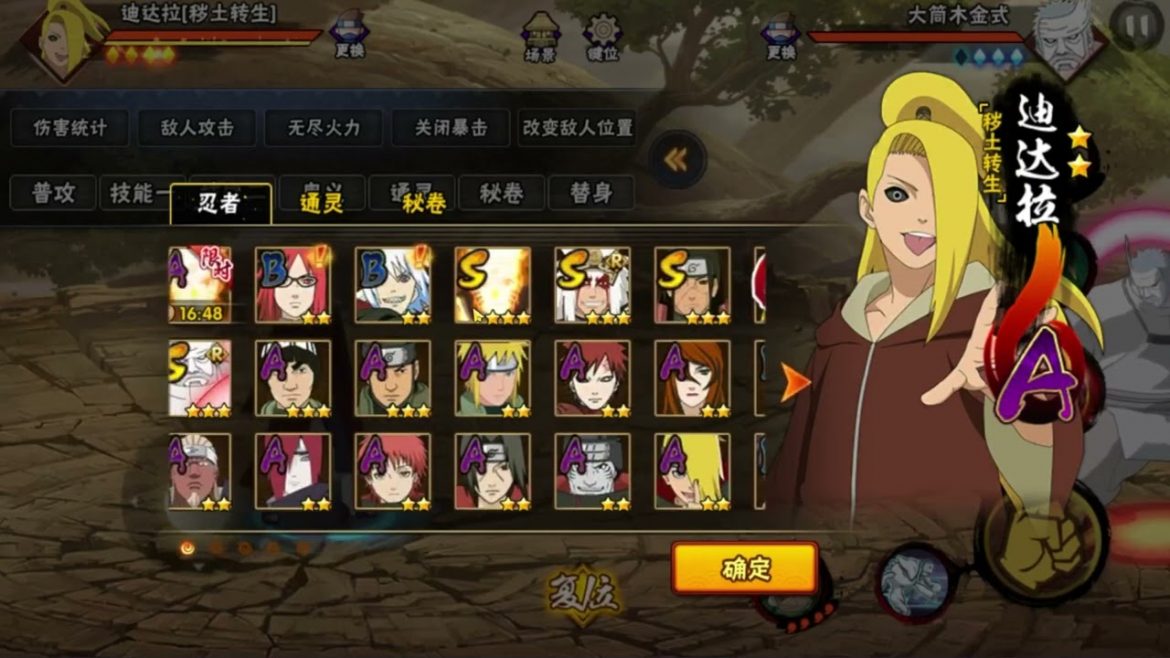Select the B-rank red-haired glasses ninja
The image size is (1170, 658).
[x=293, y=285]
